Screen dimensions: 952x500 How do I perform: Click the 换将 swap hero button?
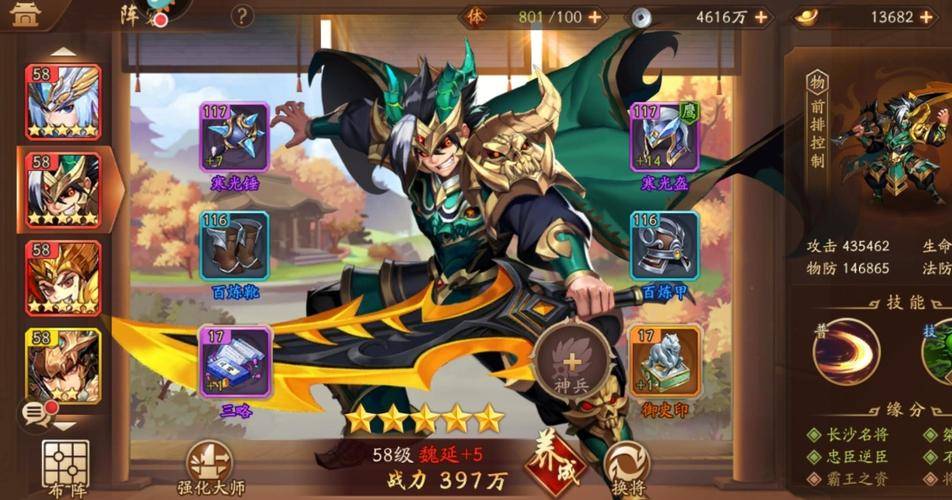[627, 466]
